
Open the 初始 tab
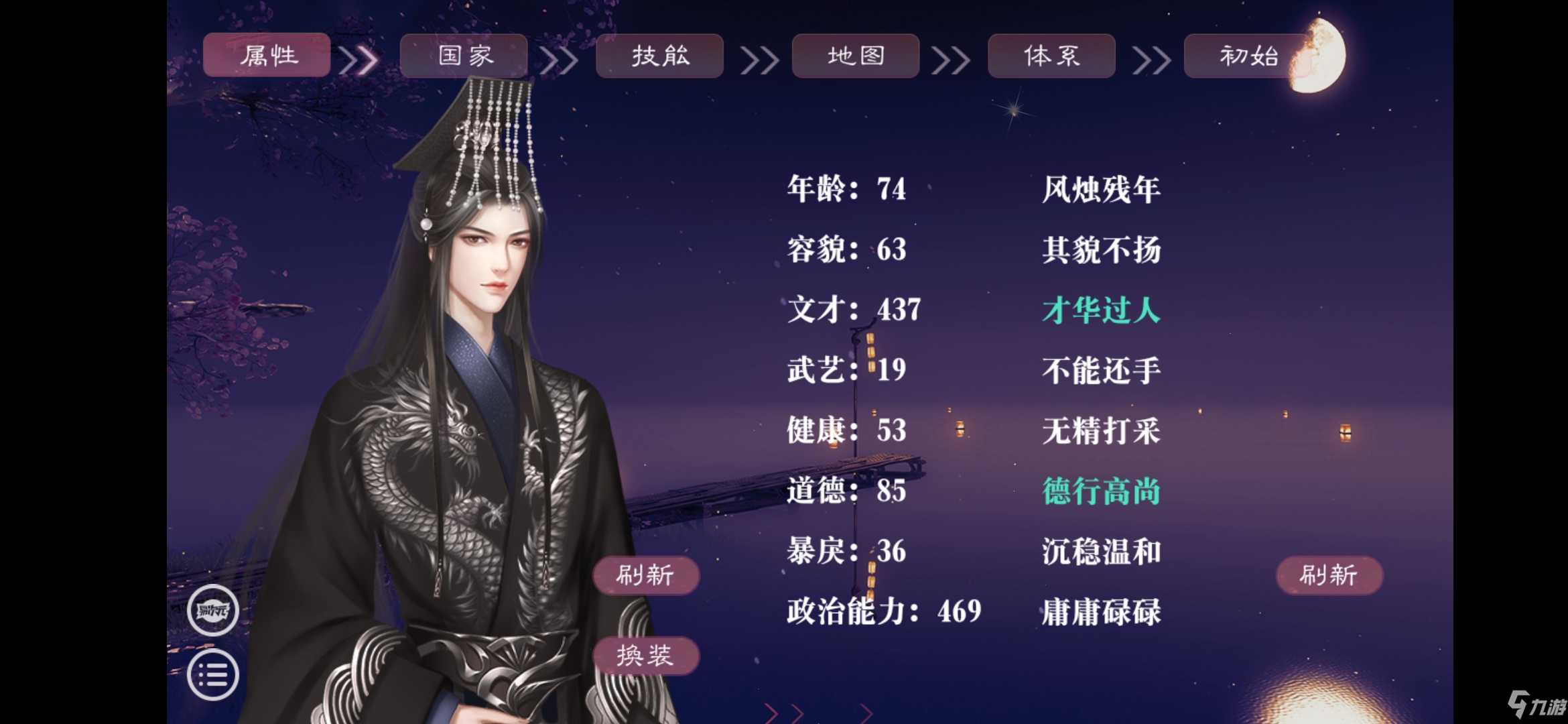(x=1248, y=56)
